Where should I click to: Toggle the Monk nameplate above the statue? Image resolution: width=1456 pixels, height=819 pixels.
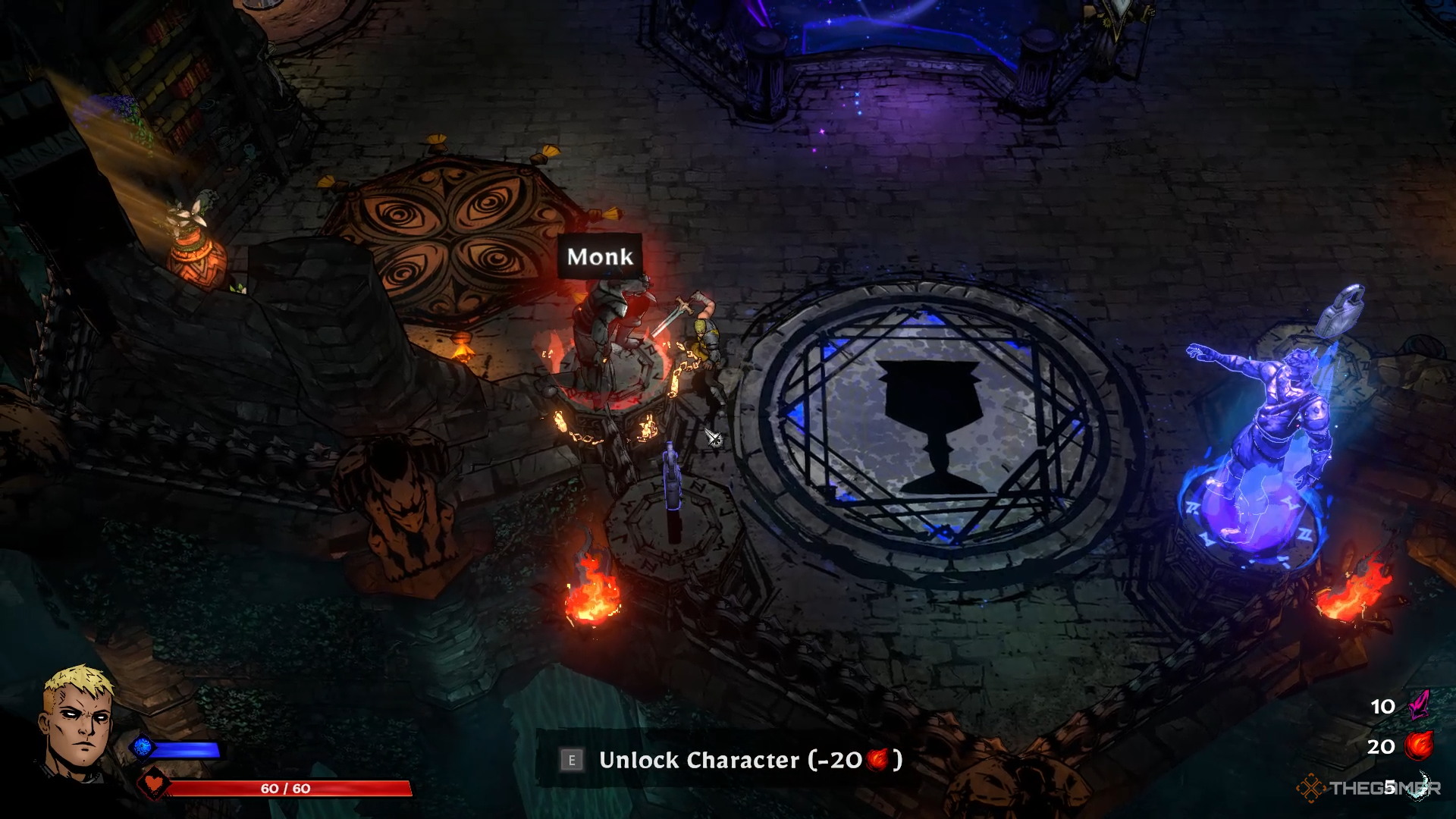(x=599, y=257)
